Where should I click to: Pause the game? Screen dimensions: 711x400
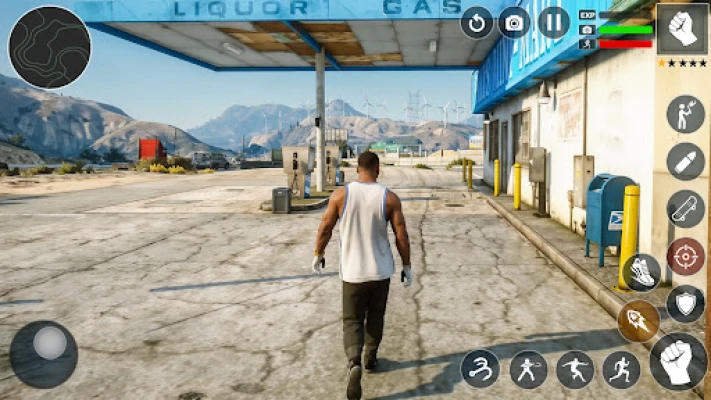[553, 22]
